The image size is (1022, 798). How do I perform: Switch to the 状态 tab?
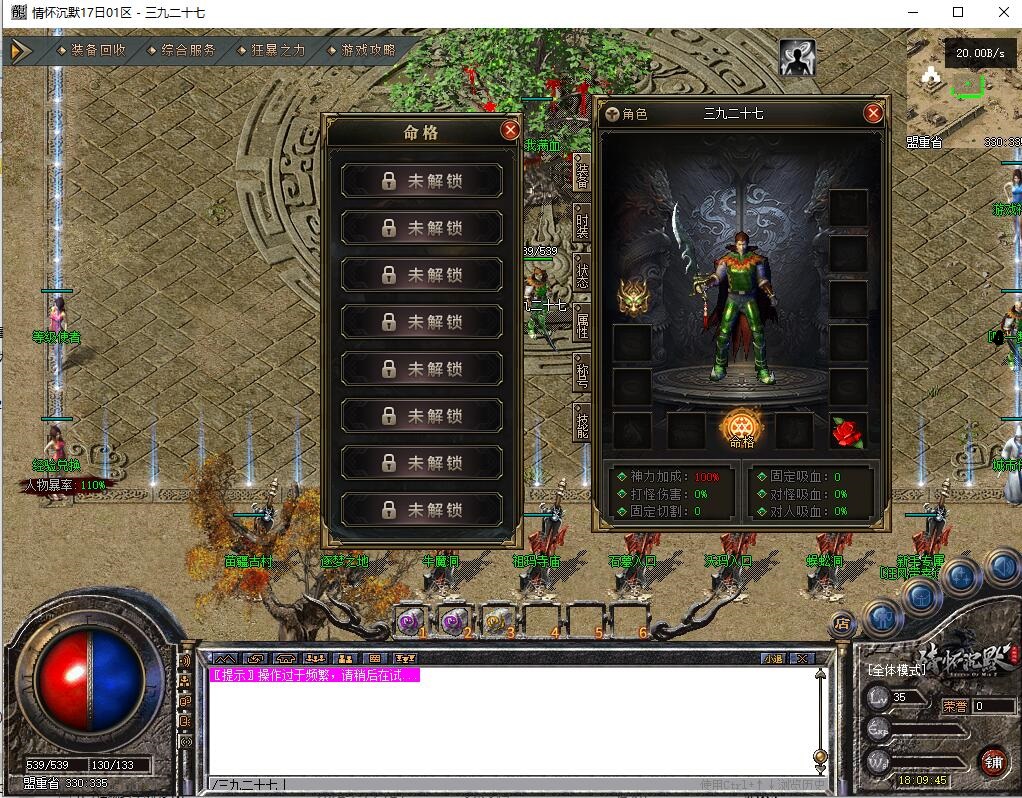point(582,273)
